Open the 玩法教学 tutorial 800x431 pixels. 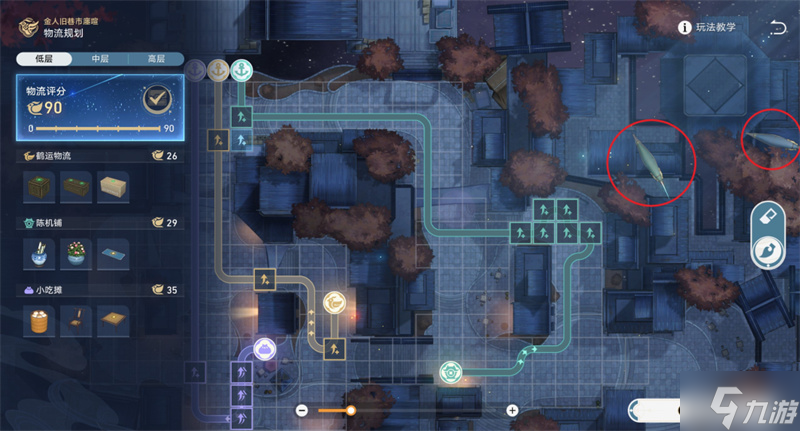(x=707, y=27)
